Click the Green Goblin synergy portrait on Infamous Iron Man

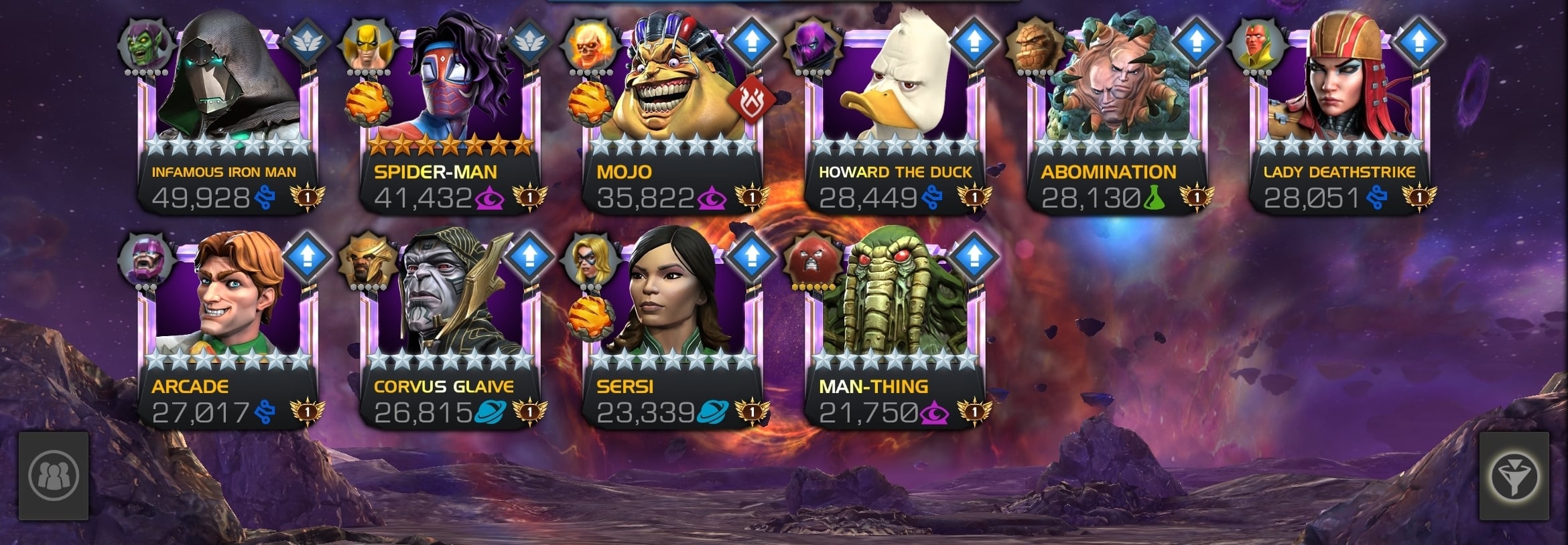pyautogui.click(x=145, y=44)
